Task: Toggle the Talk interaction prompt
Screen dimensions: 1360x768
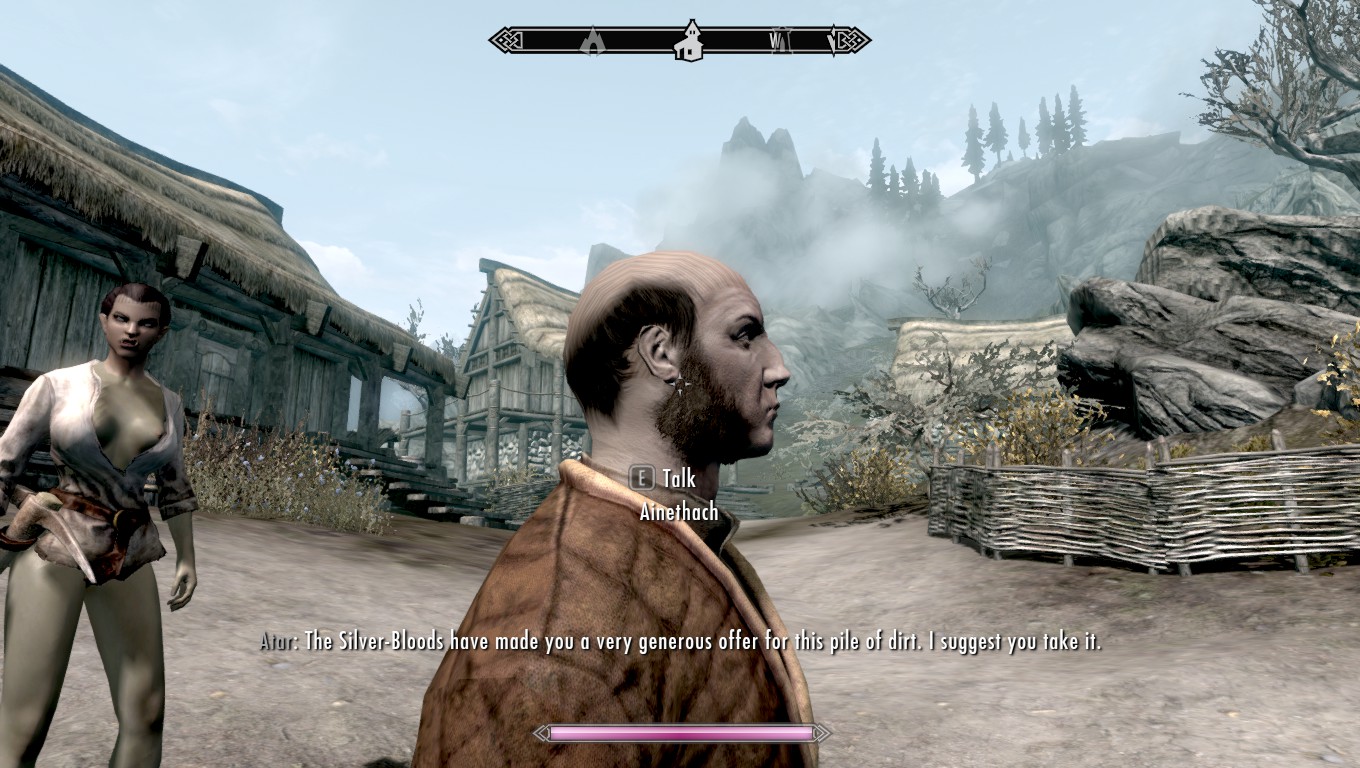Action: tap(663, 479)
